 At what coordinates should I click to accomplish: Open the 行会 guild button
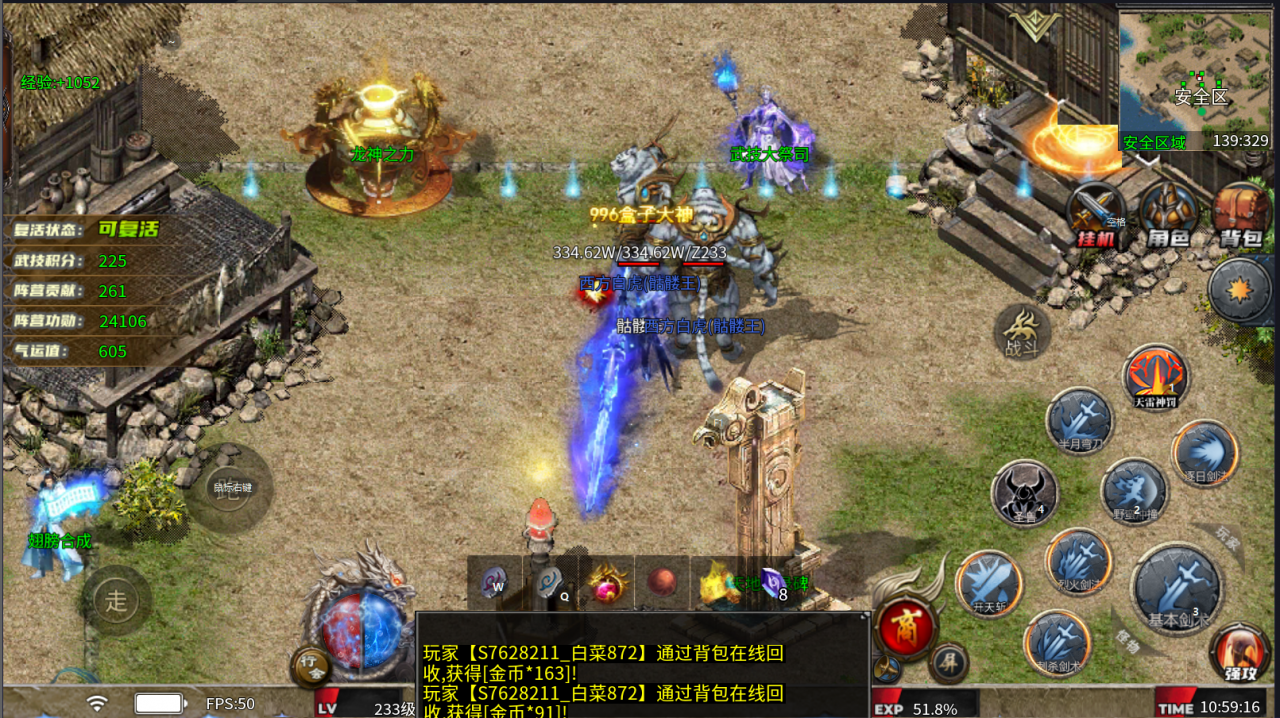313,668
